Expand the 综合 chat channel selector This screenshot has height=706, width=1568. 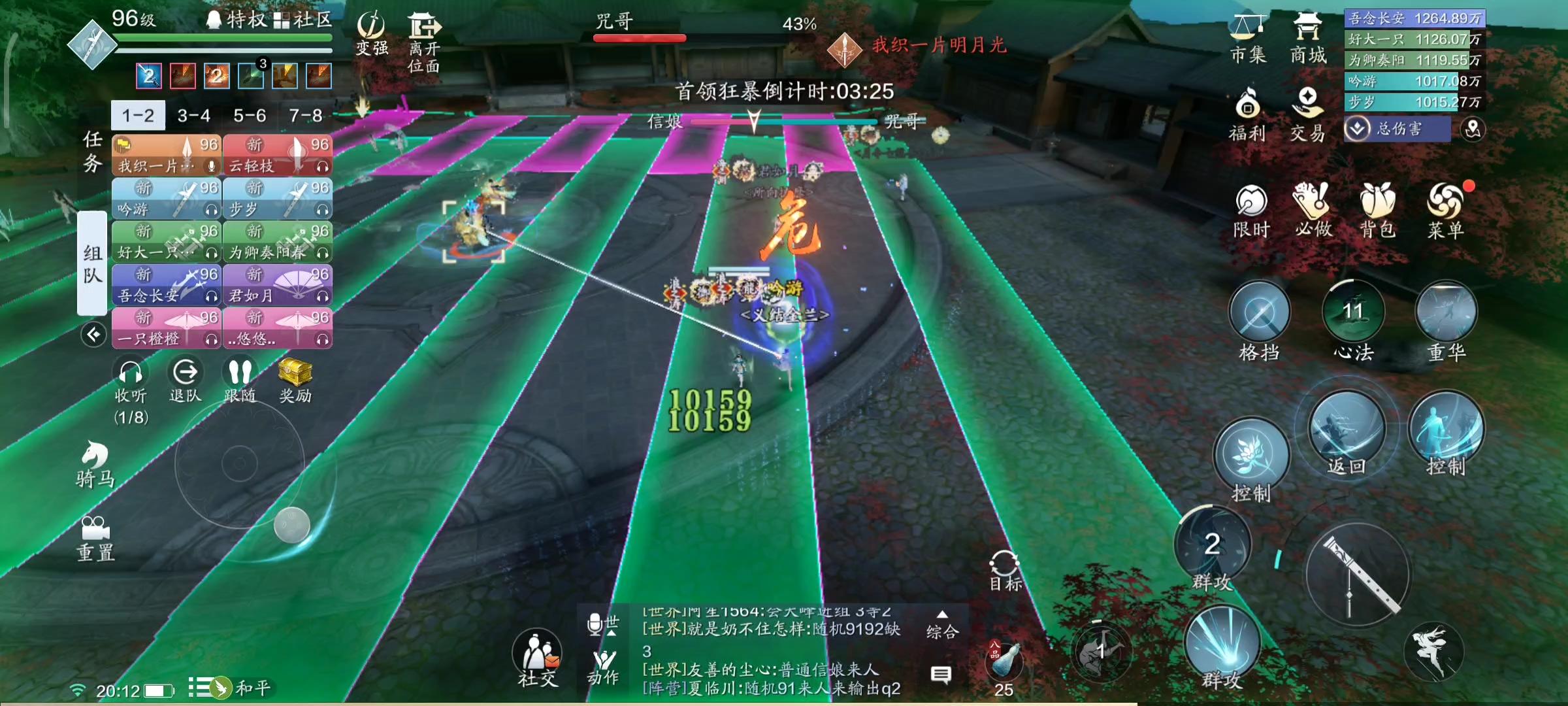pyautogui.click(x=941, y=624)
